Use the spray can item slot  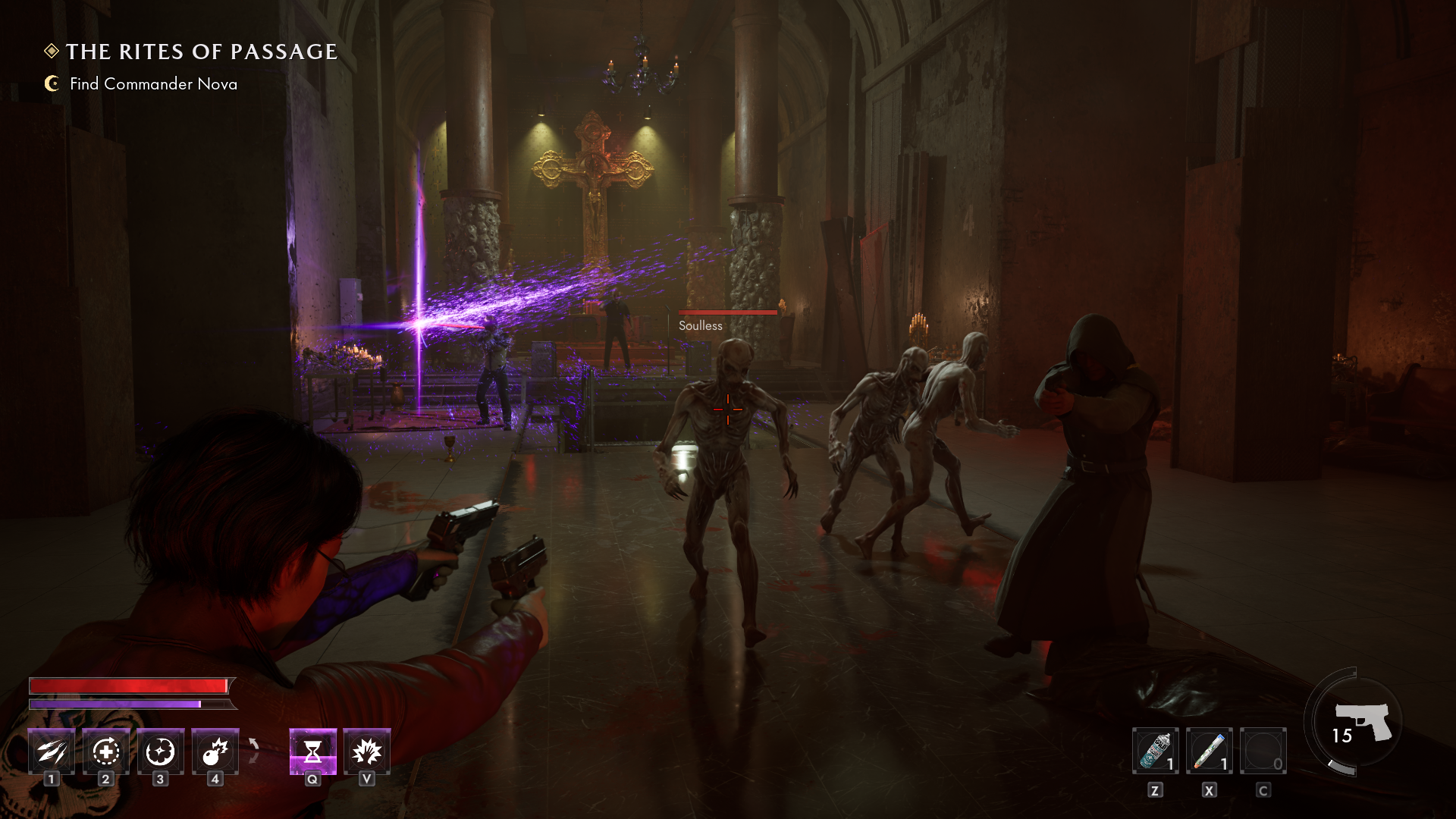coord(1155,751)
